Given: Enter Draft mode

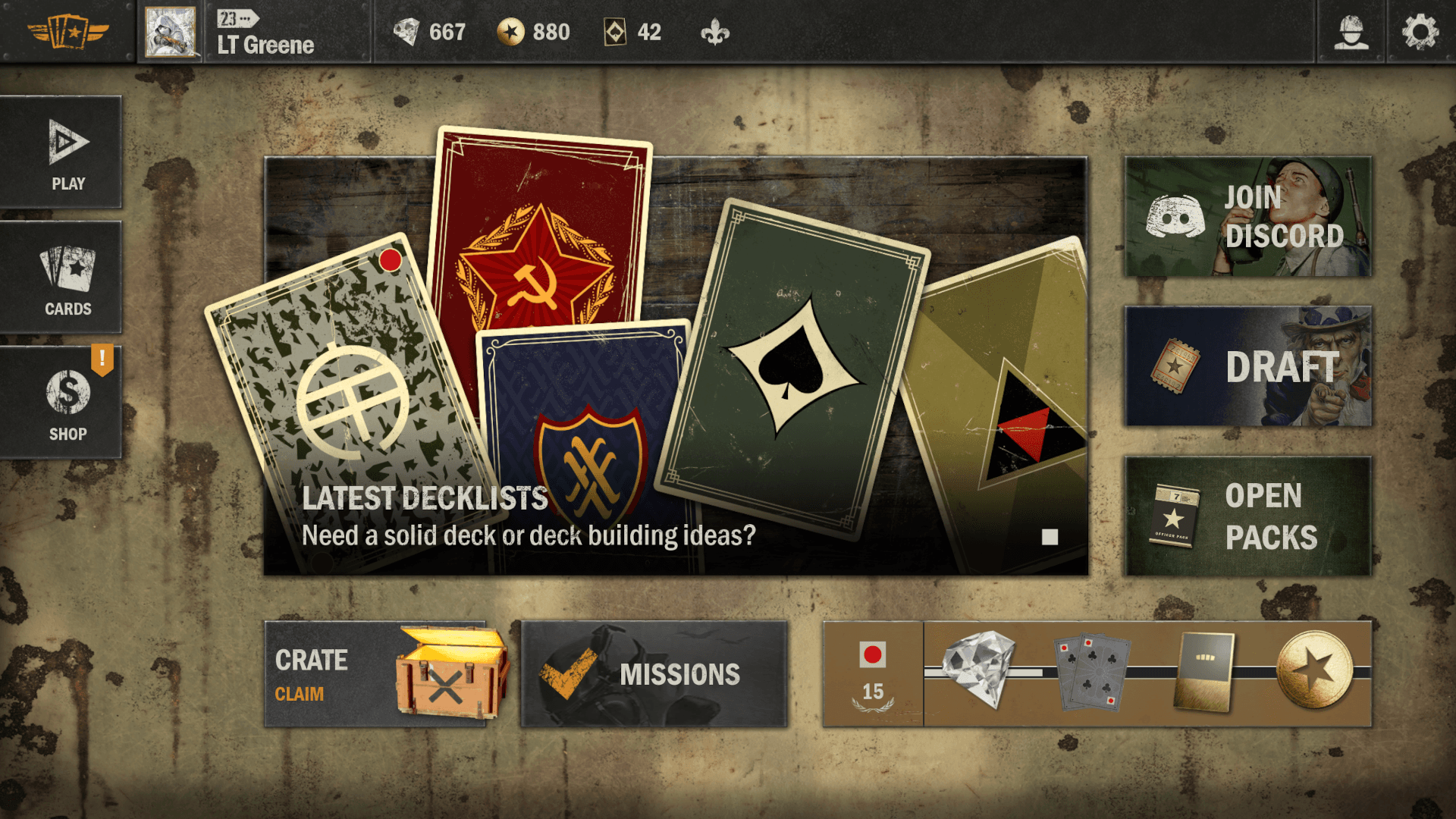Looking at the screenshot, I should pyautogui.click(x=1247, y=366).
